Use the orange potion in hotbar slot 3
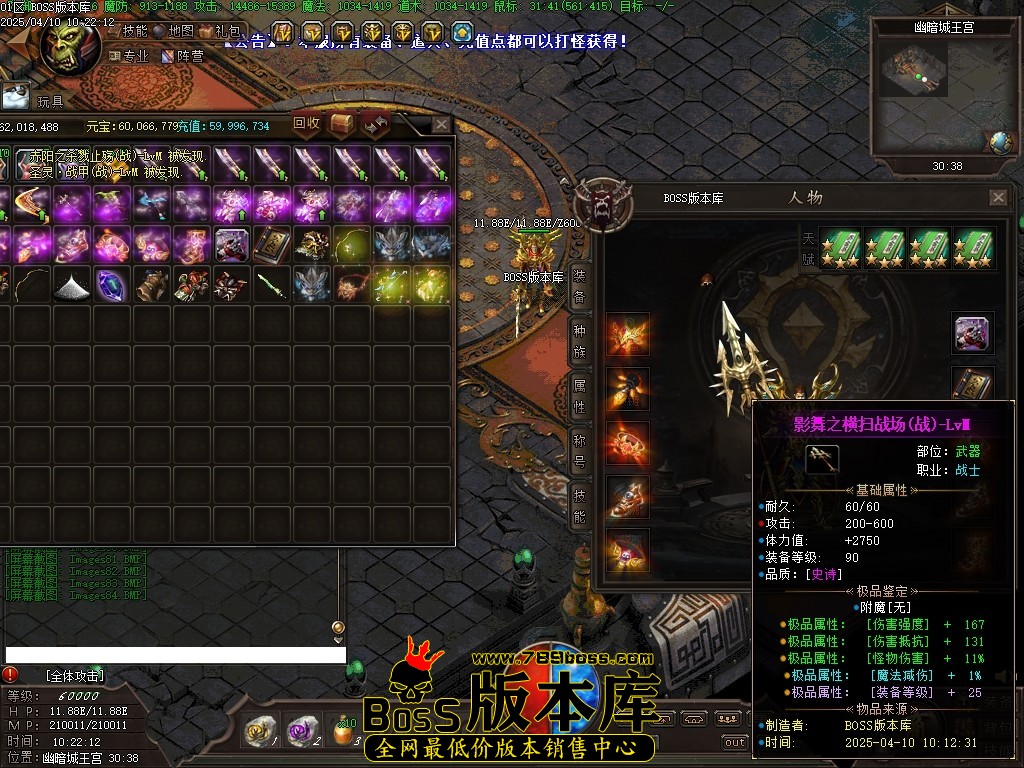This screenshot has width=1024, height=768. click(x=344, y=732)
